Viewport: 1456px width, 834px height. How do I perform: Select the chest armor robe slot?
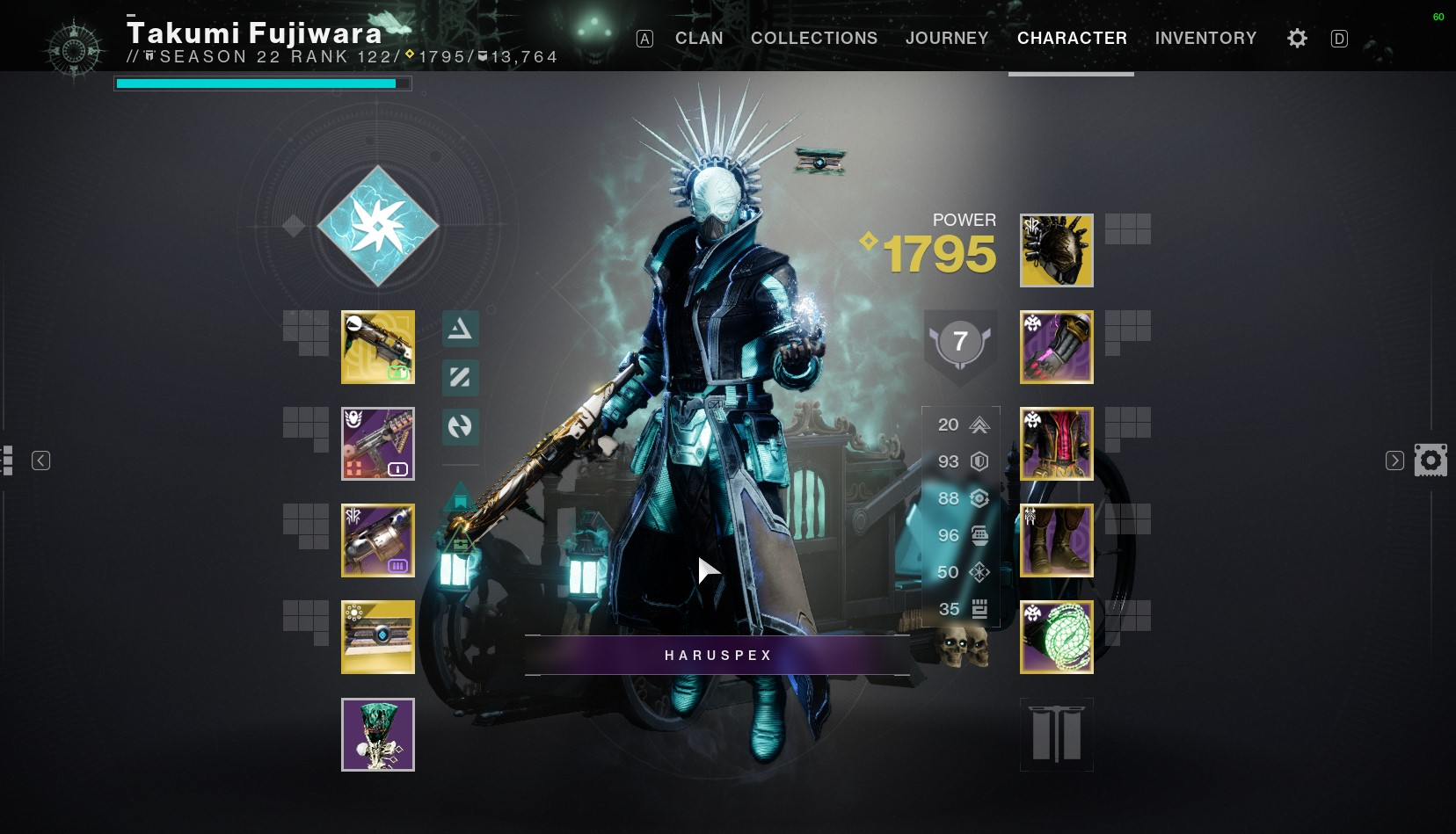[1056, 444]
